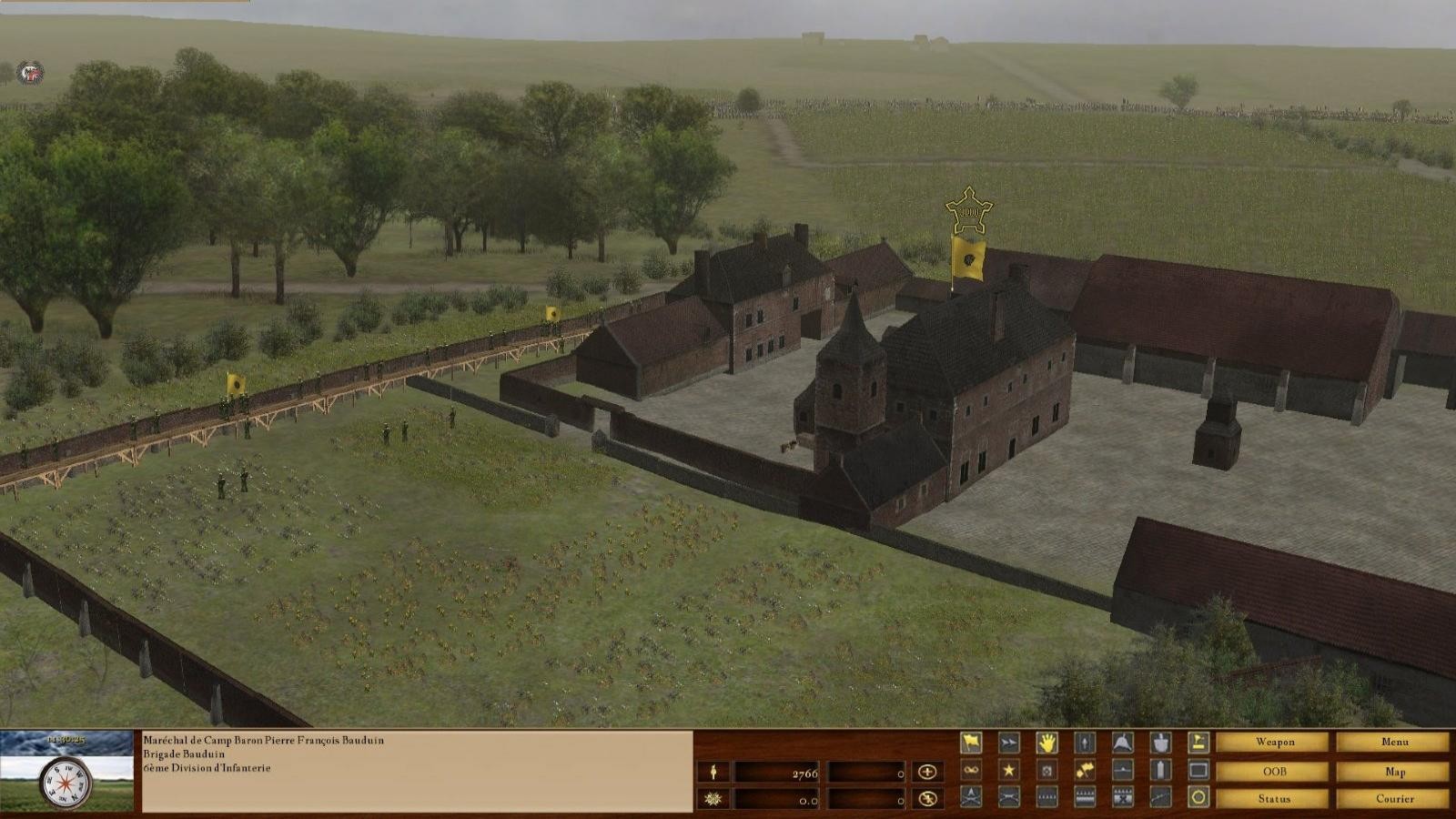The width and height of the screenshot is (1456, 819).
Task: View the unit Status panel
Action: (x=1274, y=799)
